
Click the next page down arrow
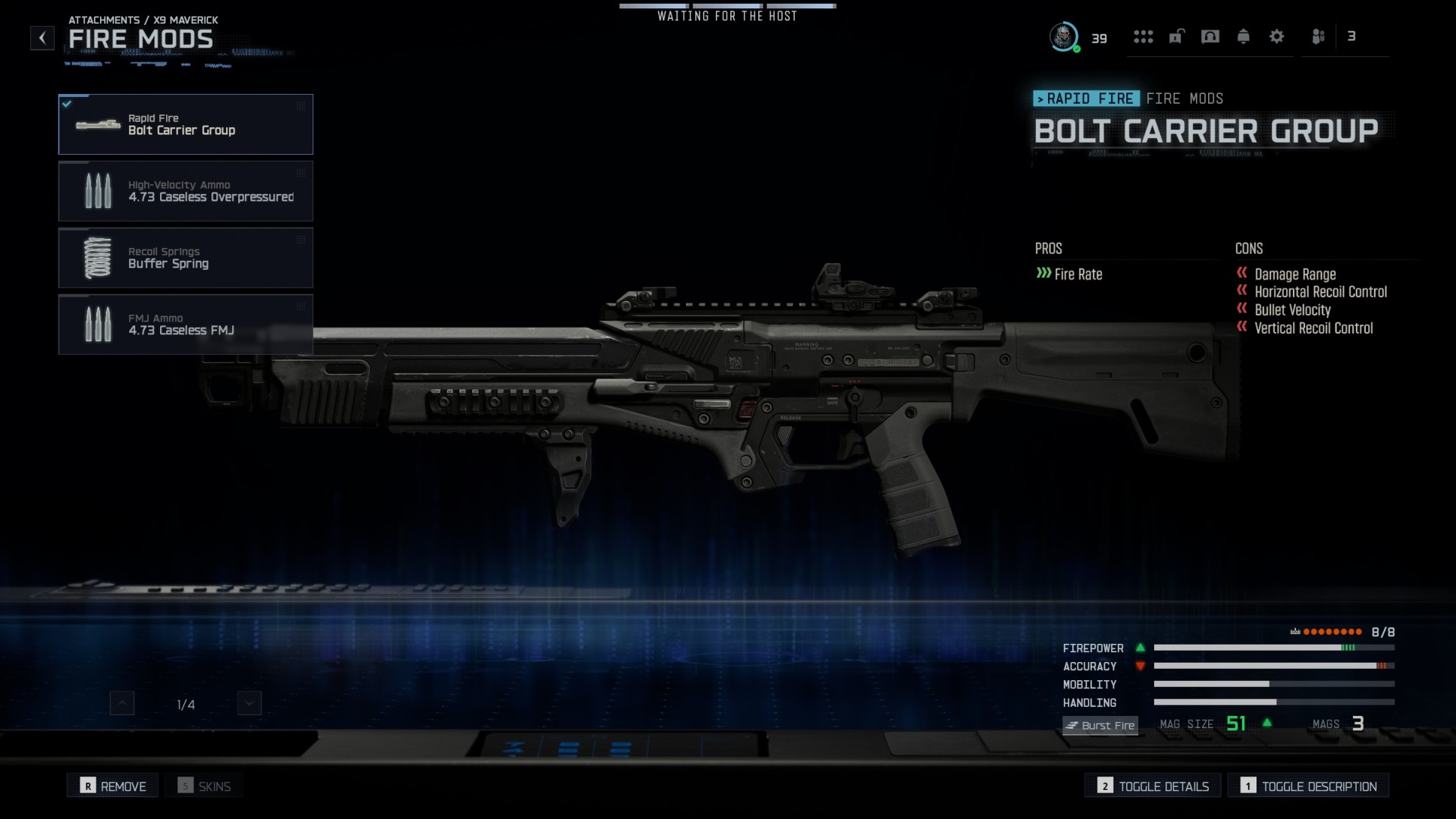tap(247, 703)
